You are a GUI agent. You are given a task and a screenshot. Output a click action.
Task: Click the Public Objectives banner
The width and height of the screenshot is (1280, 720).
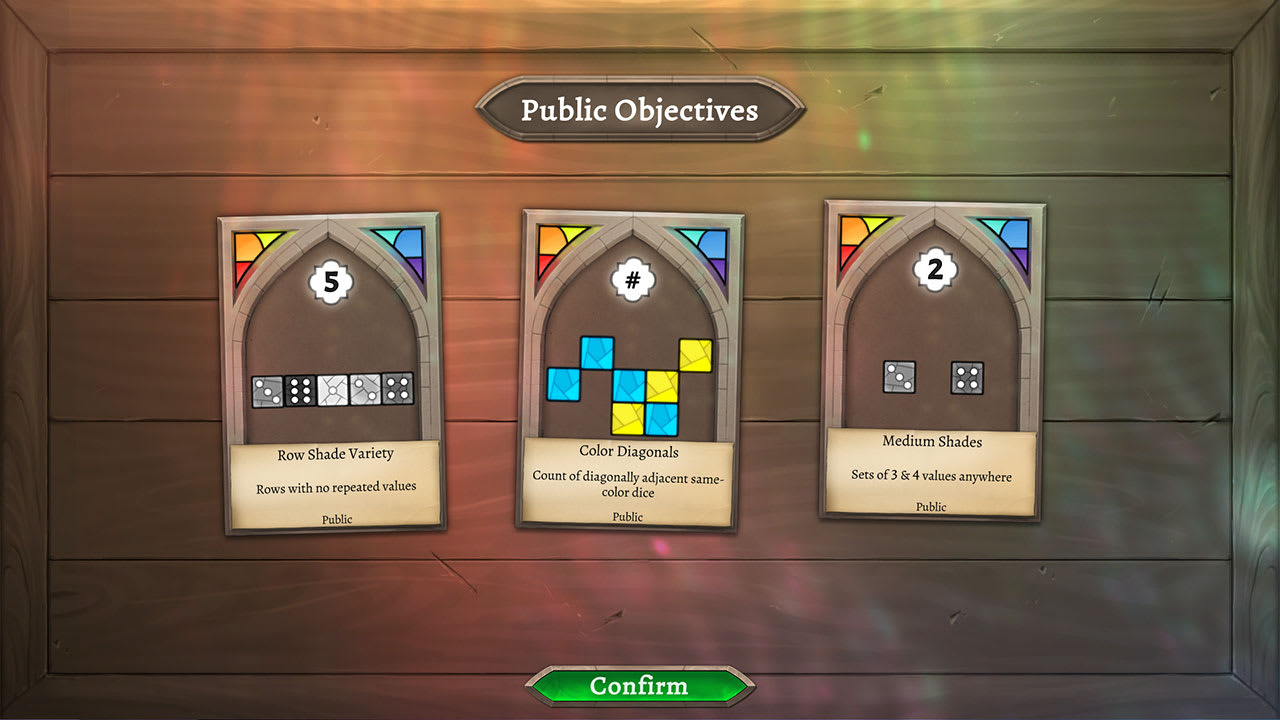[x=639, y=111]
